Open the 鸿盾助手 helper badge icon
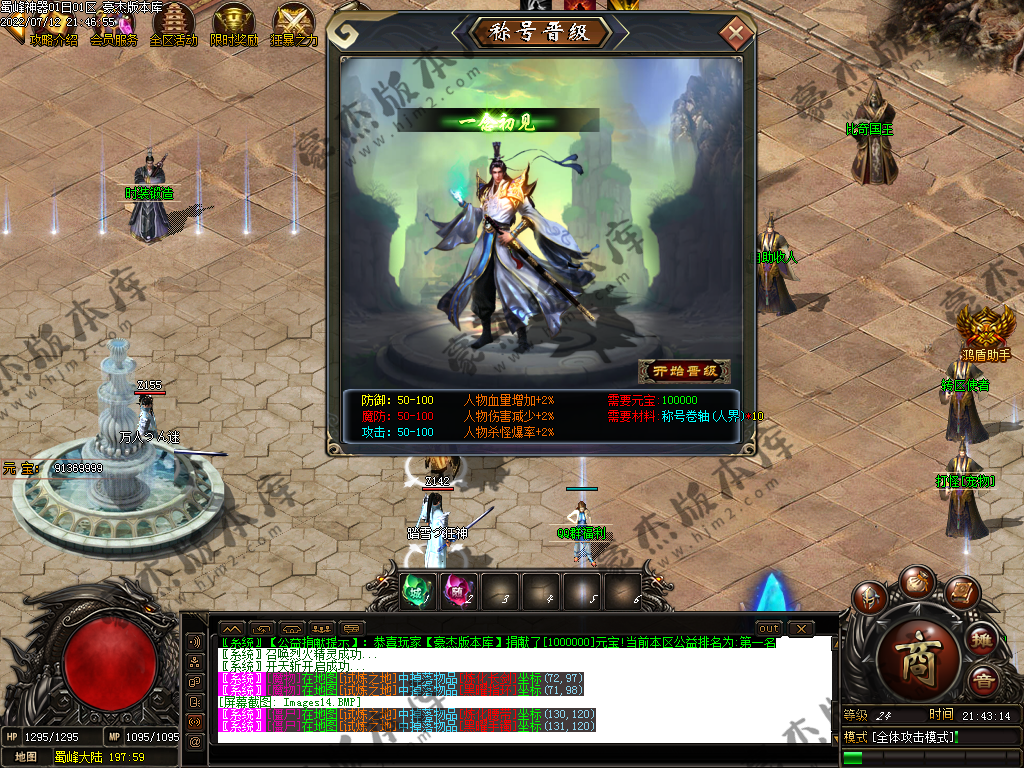The width and height of the screenshot is (1024, 768). (984, 328)
